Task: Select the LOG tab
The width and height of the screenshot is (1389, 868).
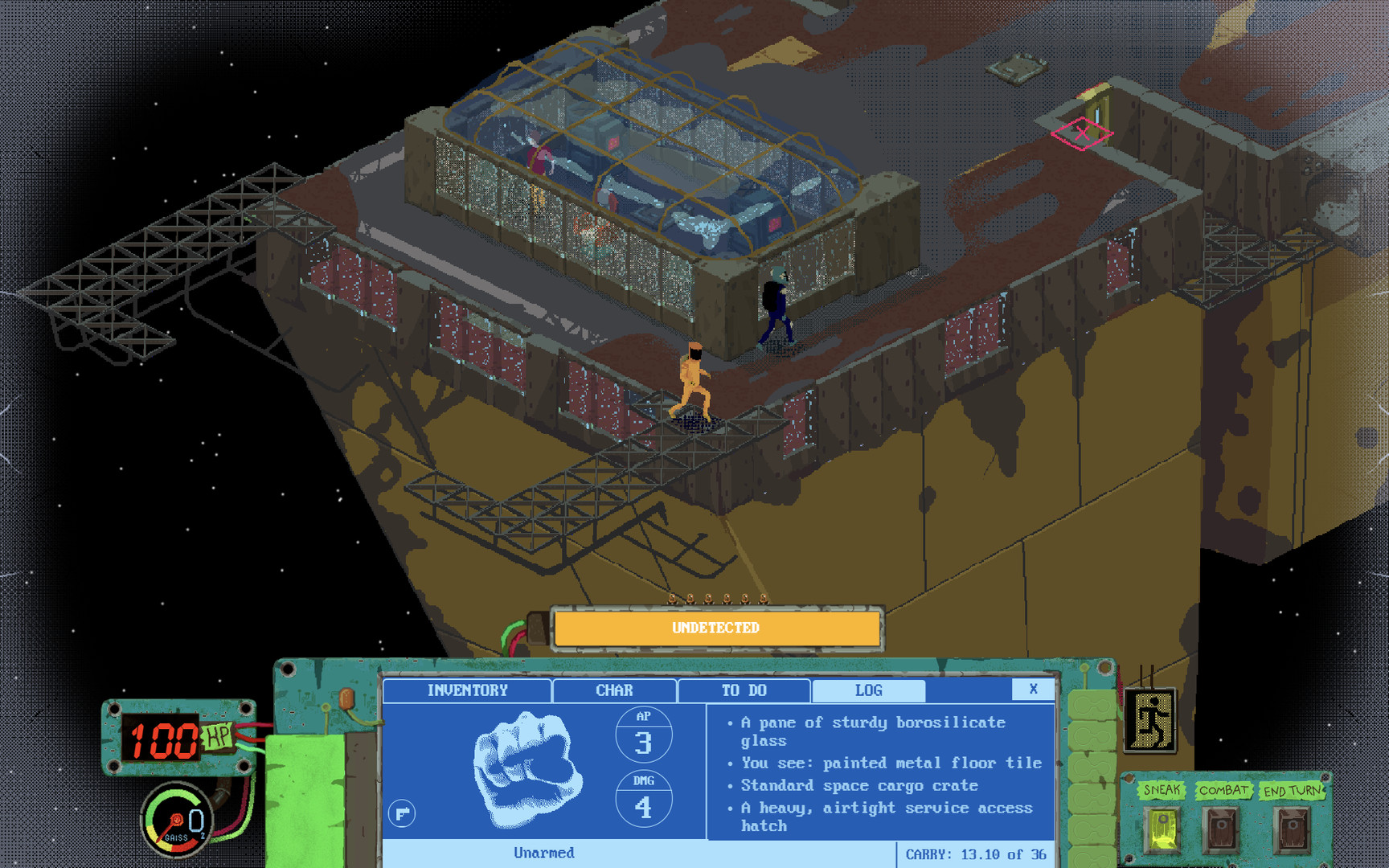Action: pos(871,690)
